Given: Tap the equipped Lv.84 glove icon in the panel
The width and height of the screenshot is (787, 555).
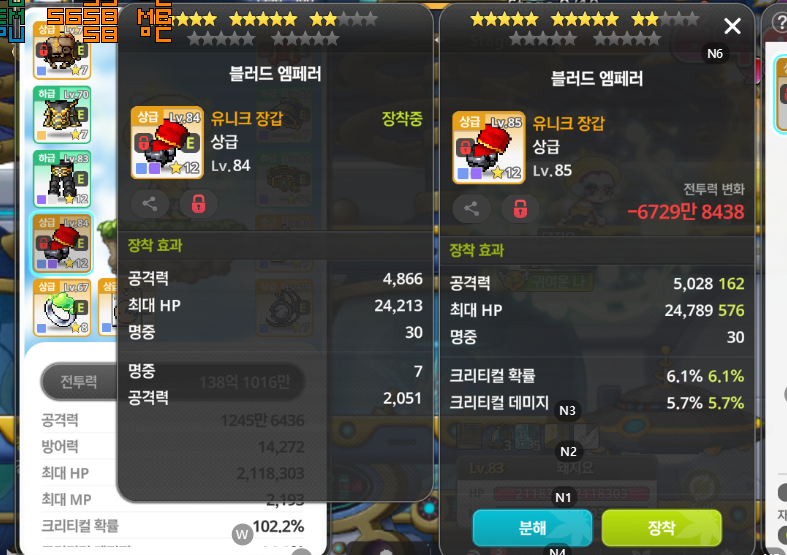Looking at the screenshot, I should [x=167, y=143].
